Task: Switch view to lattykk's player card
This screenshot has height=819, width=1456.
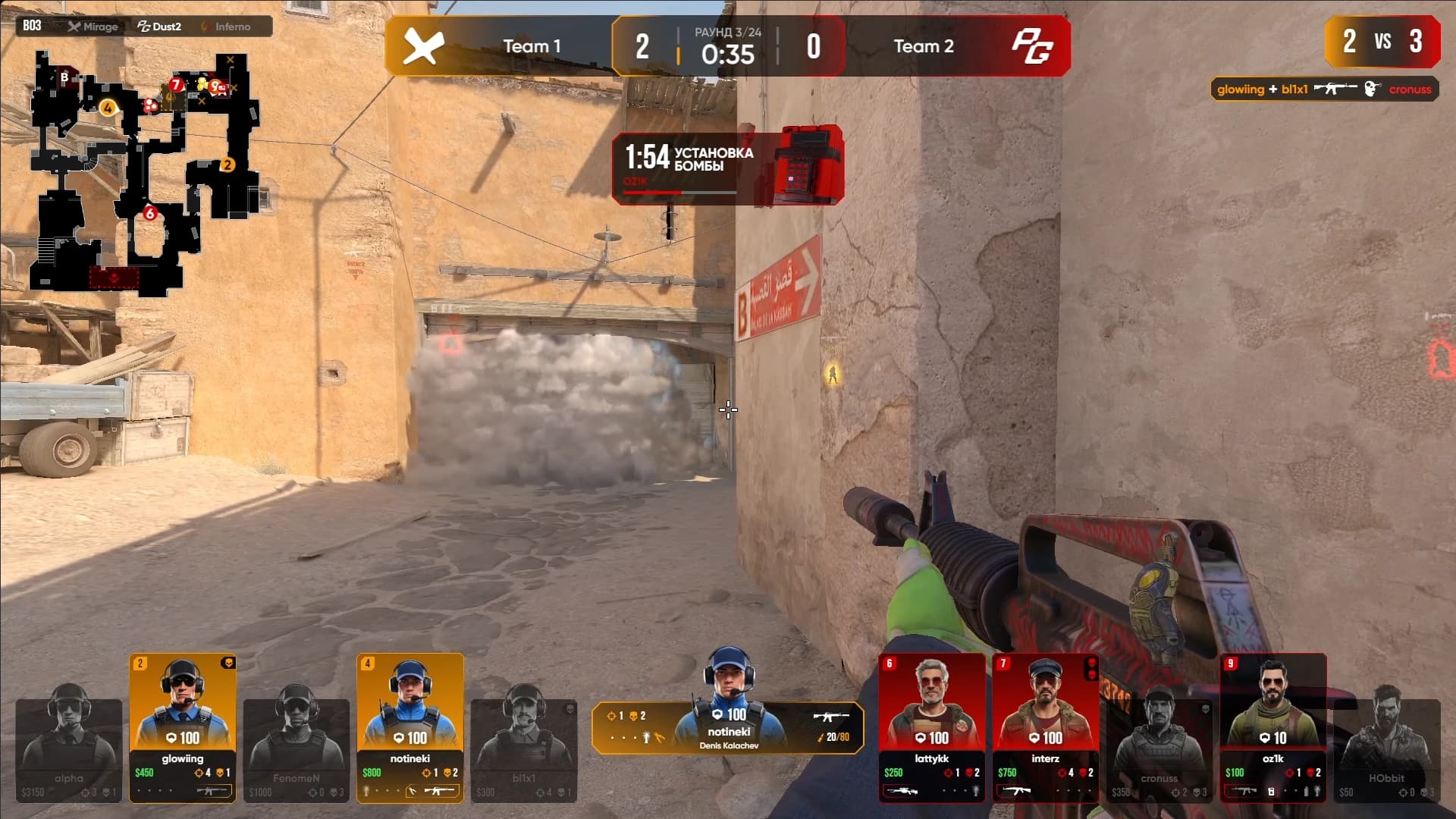Action: (x=932, y=726)
